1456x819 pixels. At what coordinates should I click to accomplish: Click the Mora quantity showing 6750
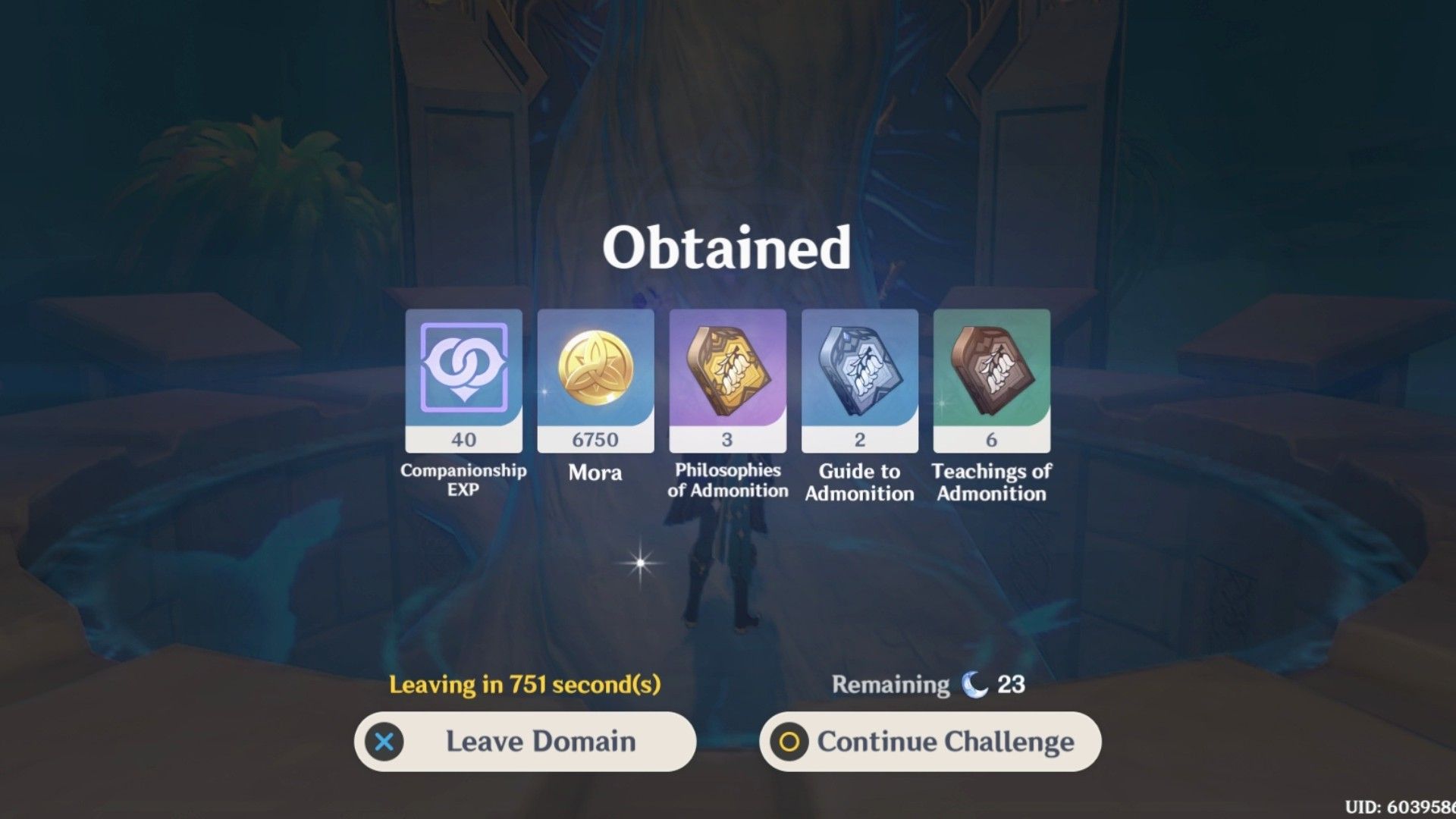pos(595,439)
